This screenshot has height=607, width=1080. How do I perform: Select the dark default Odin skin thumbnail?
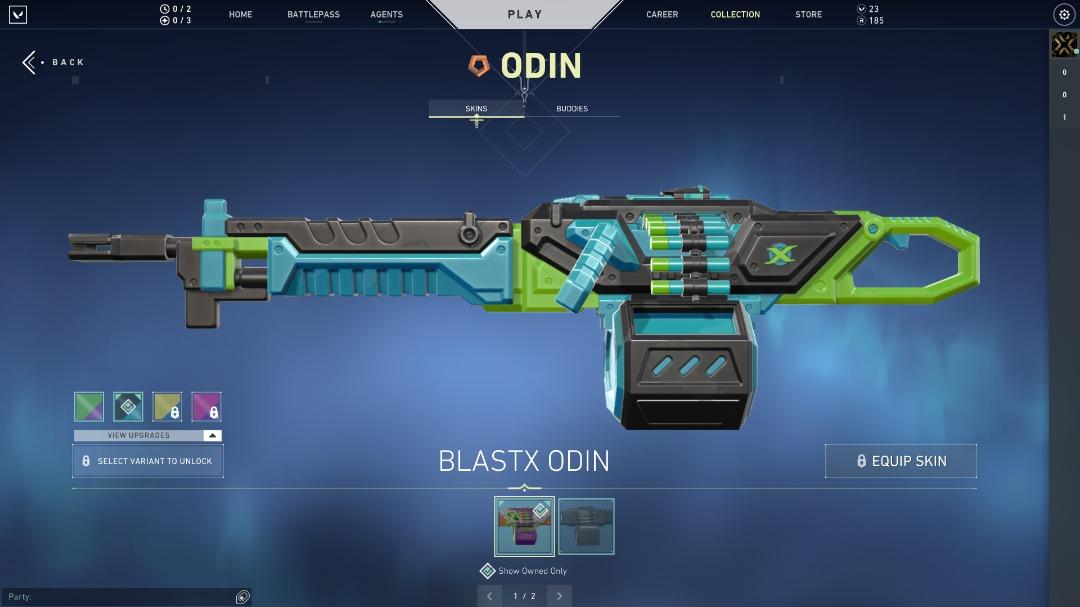pyautogui.click(x=586, y=527)
